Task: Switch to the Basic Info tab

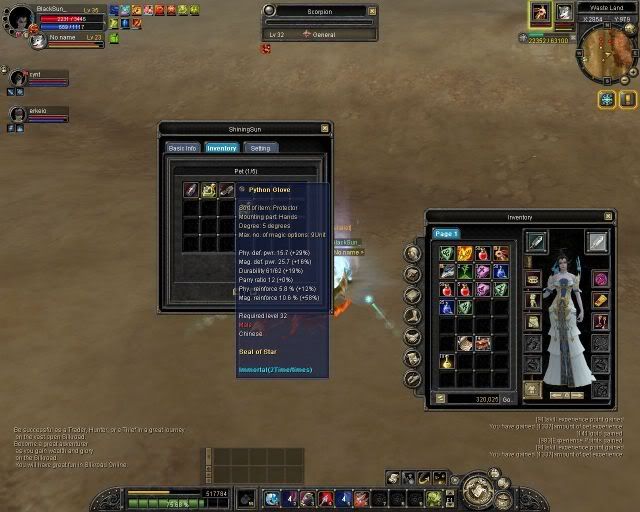Action: (x=182, y=148)
